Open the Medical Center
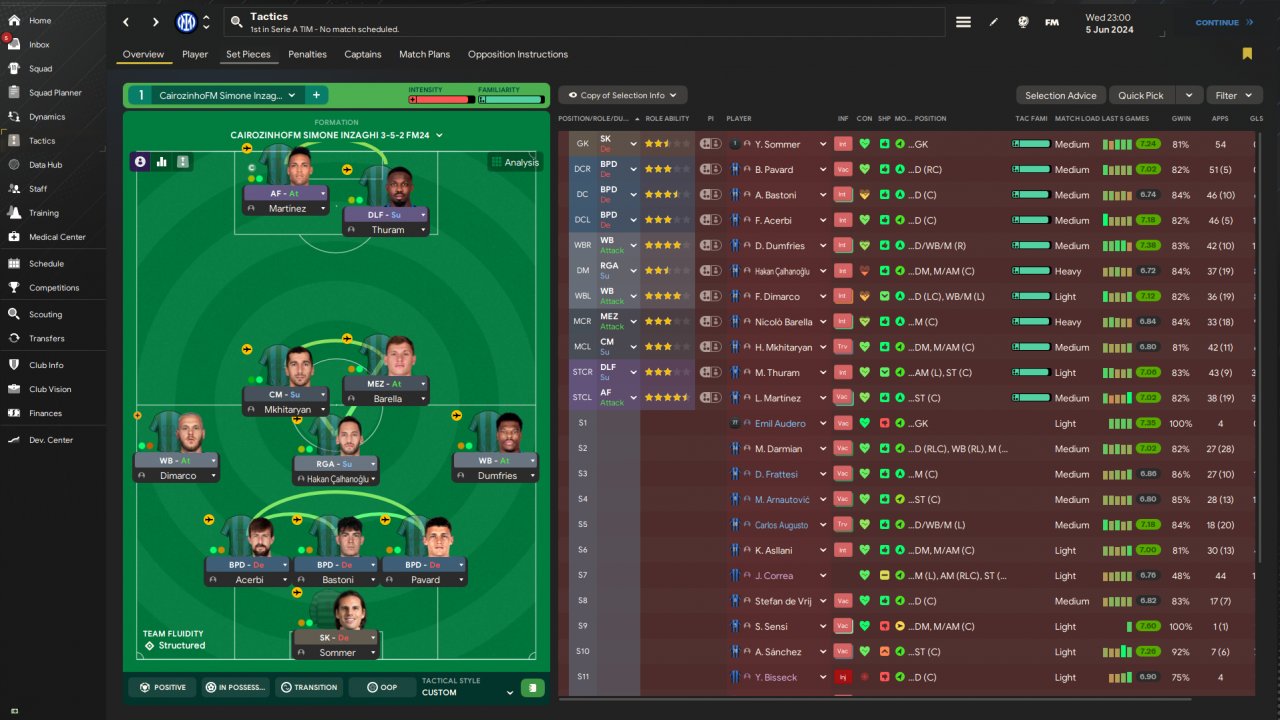Screen dimensions: 1280x720 [x=57, y=237]
